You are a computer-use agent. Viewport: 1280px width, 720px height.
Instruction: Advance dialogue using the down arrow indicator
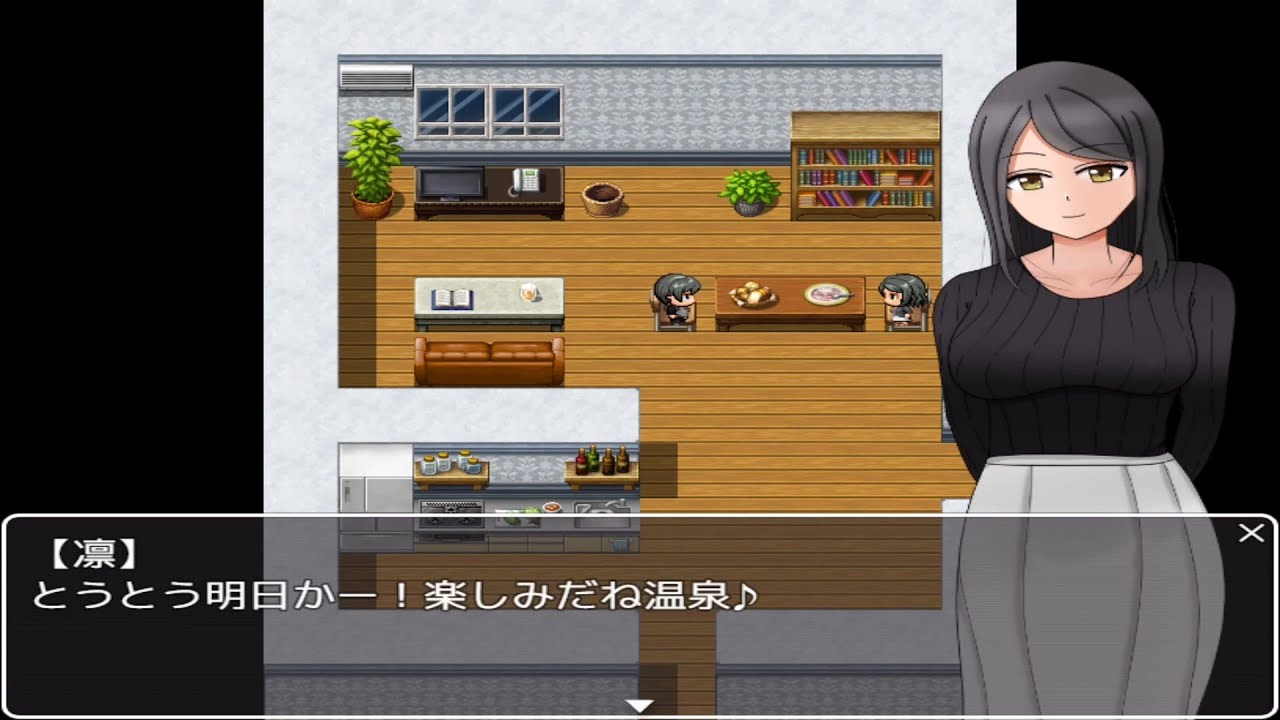pos(637,703)
